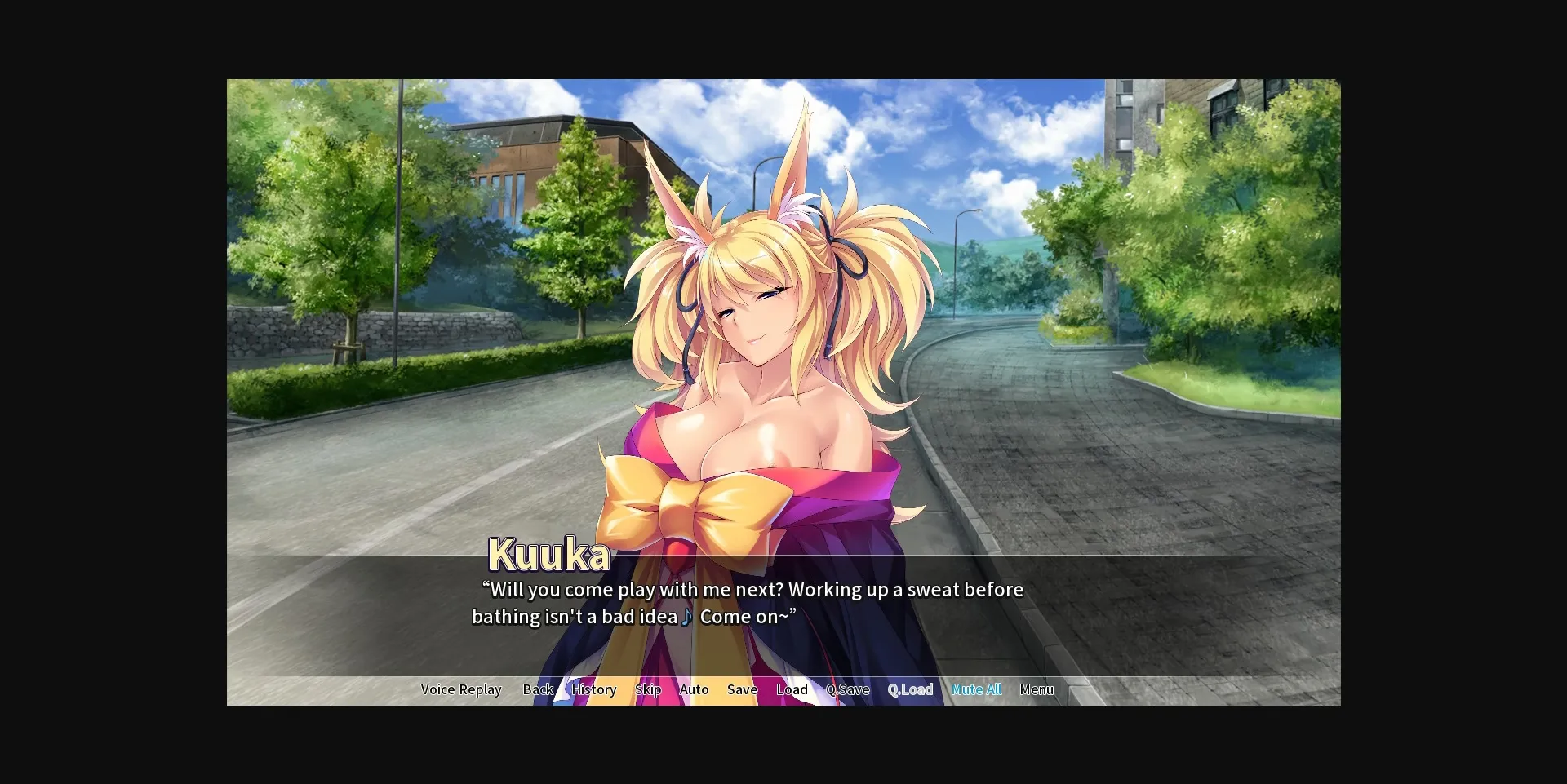1567x784 pixels.
Task: Click the musical note in the dialogue
Action: (x=686, y=618)
